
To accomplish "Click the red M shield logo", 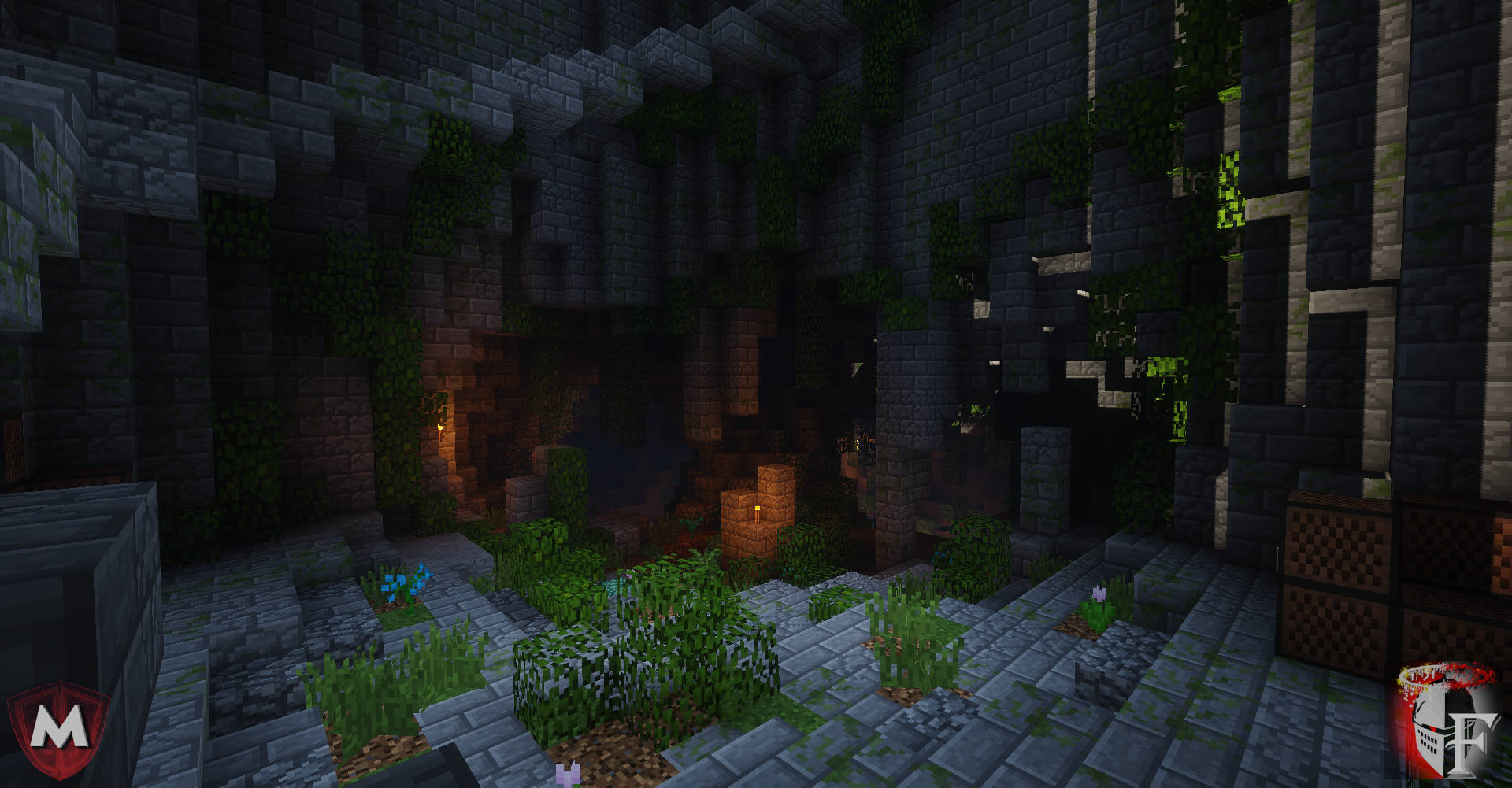I will click(x=58, y=729).
